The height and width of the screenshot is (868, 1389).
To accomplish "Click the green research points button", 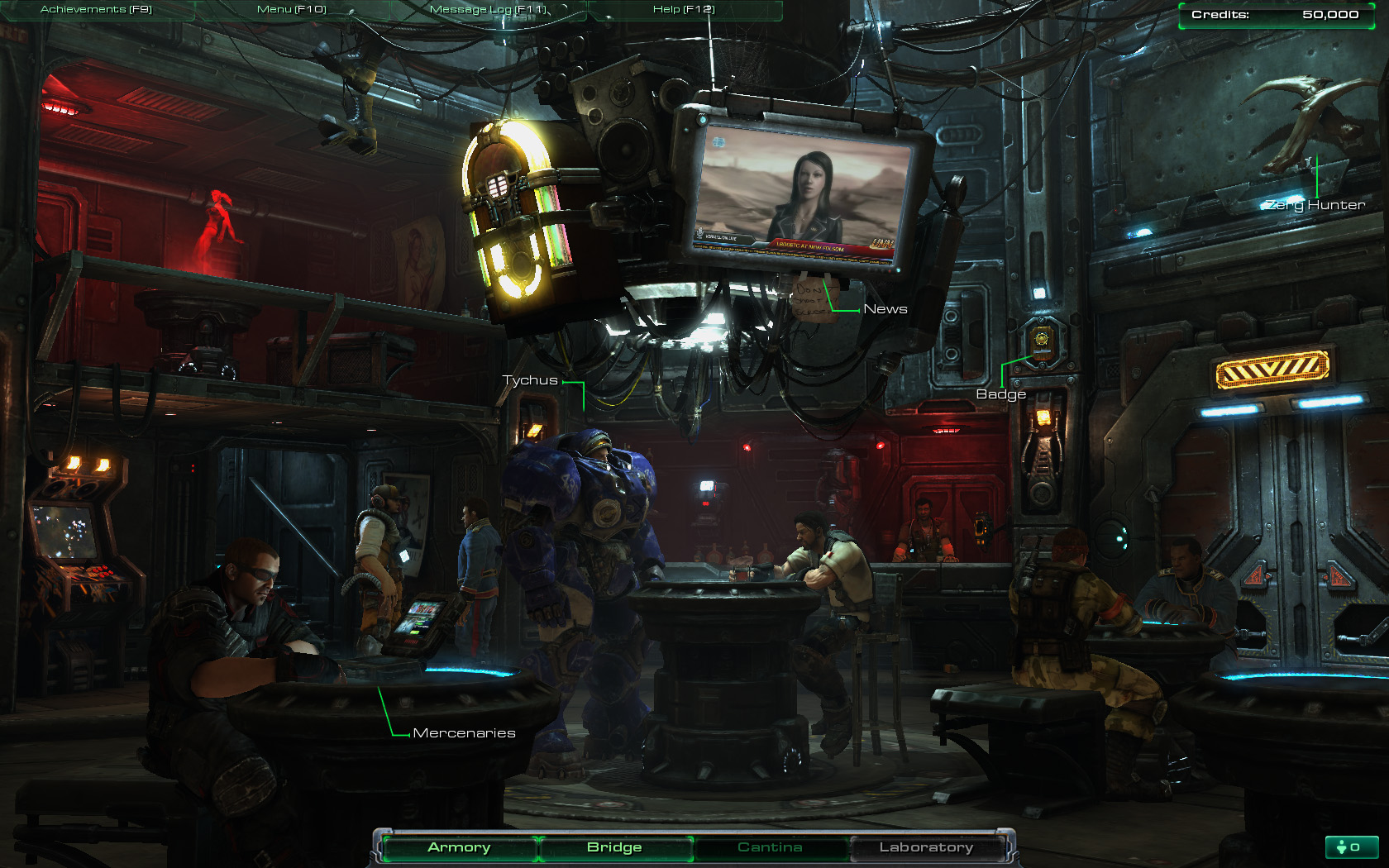I will (x=1351, y=847).
